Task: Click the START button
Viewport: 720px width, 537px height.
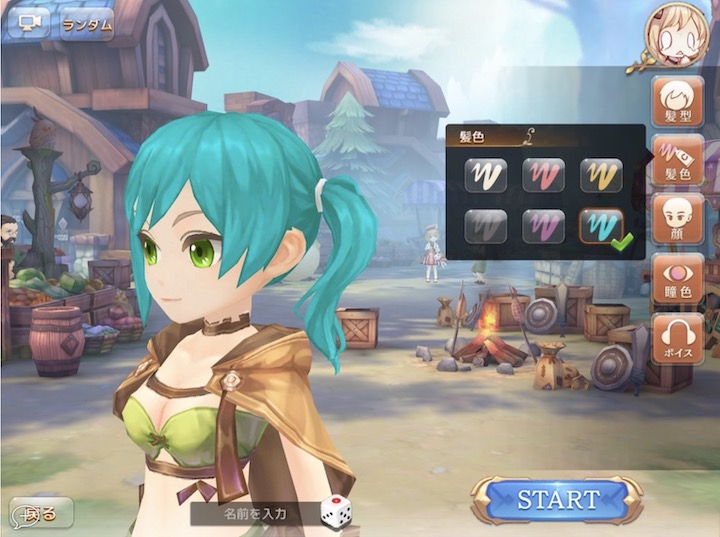Action: (x=558, y=500)
